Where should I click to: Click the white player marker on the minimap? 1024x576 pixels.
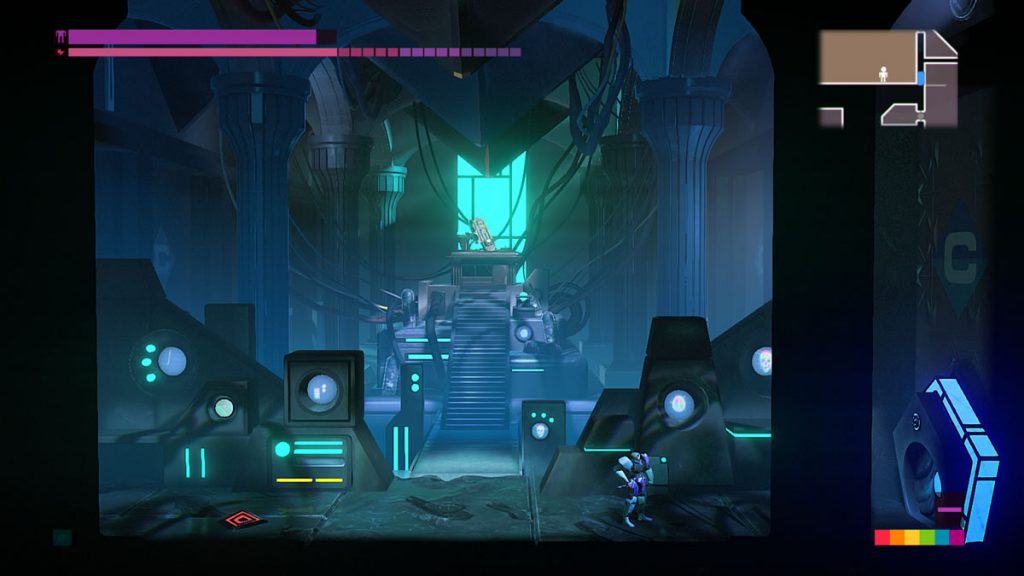click(x=883, y=72)
